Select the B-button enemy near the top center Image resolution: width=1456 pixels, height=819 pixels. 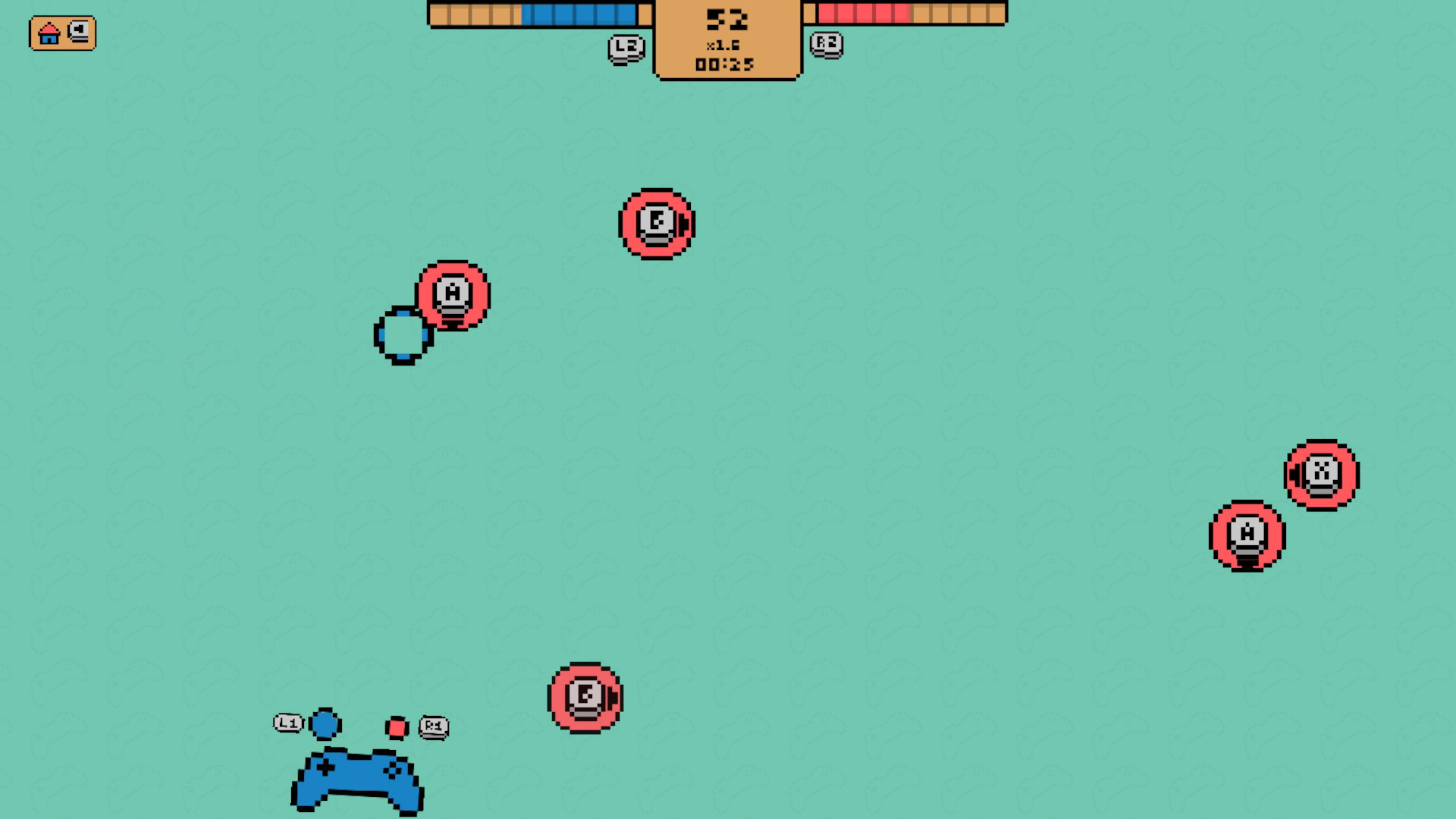coord(657,224)
